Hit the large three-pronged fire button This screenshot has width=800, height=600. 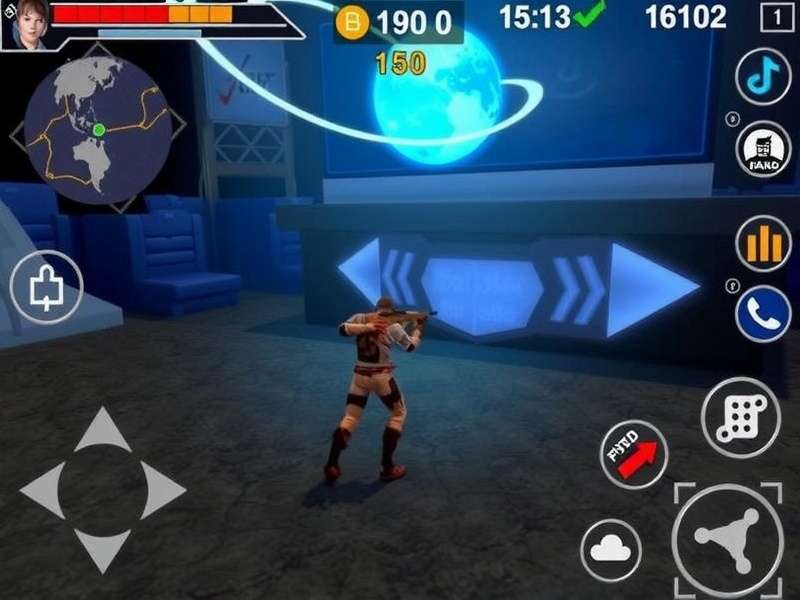[728, 537]
